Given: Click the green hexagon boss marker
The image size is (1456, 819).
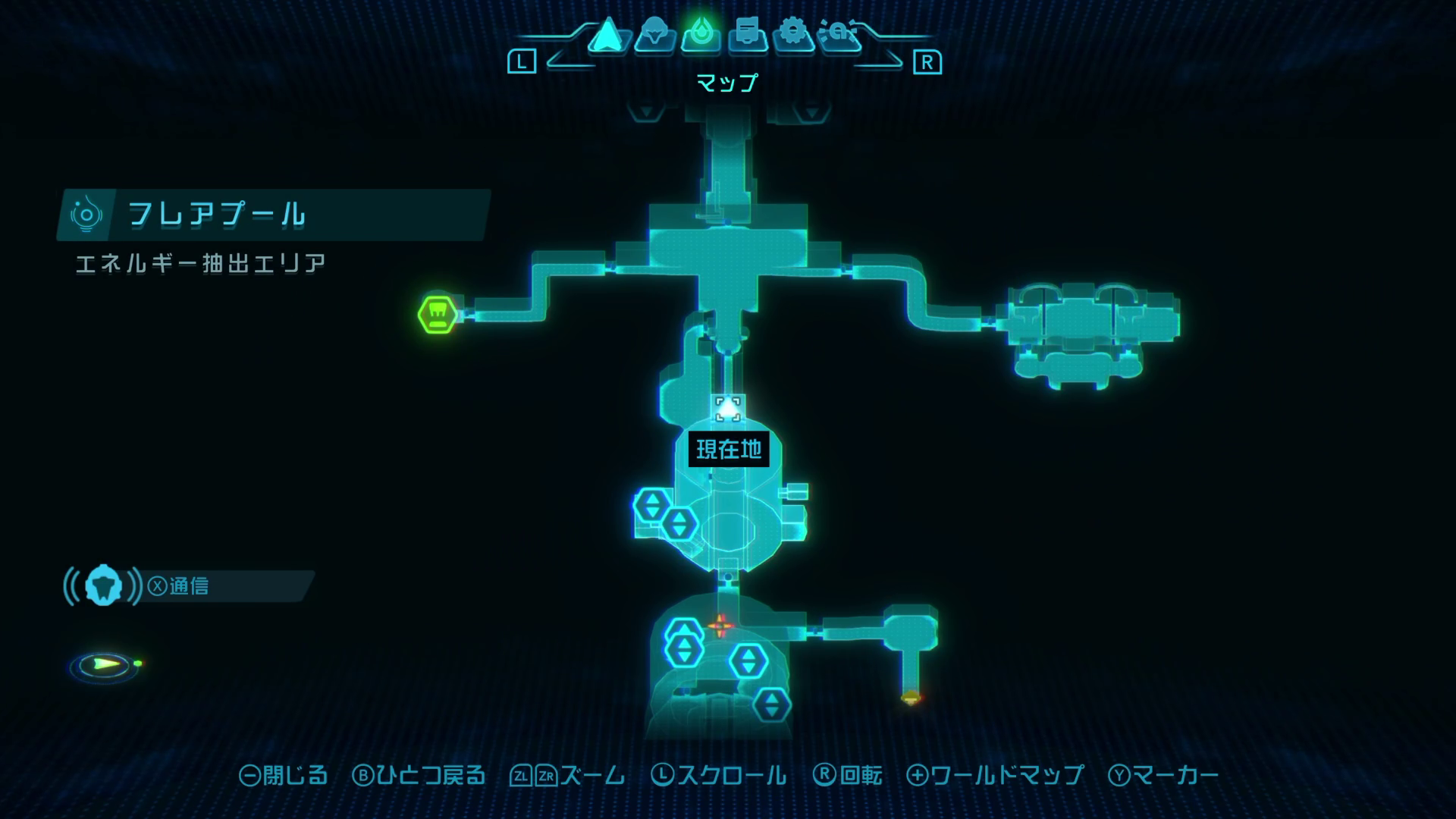Looking at the screenshot, I should click(438, 314).
